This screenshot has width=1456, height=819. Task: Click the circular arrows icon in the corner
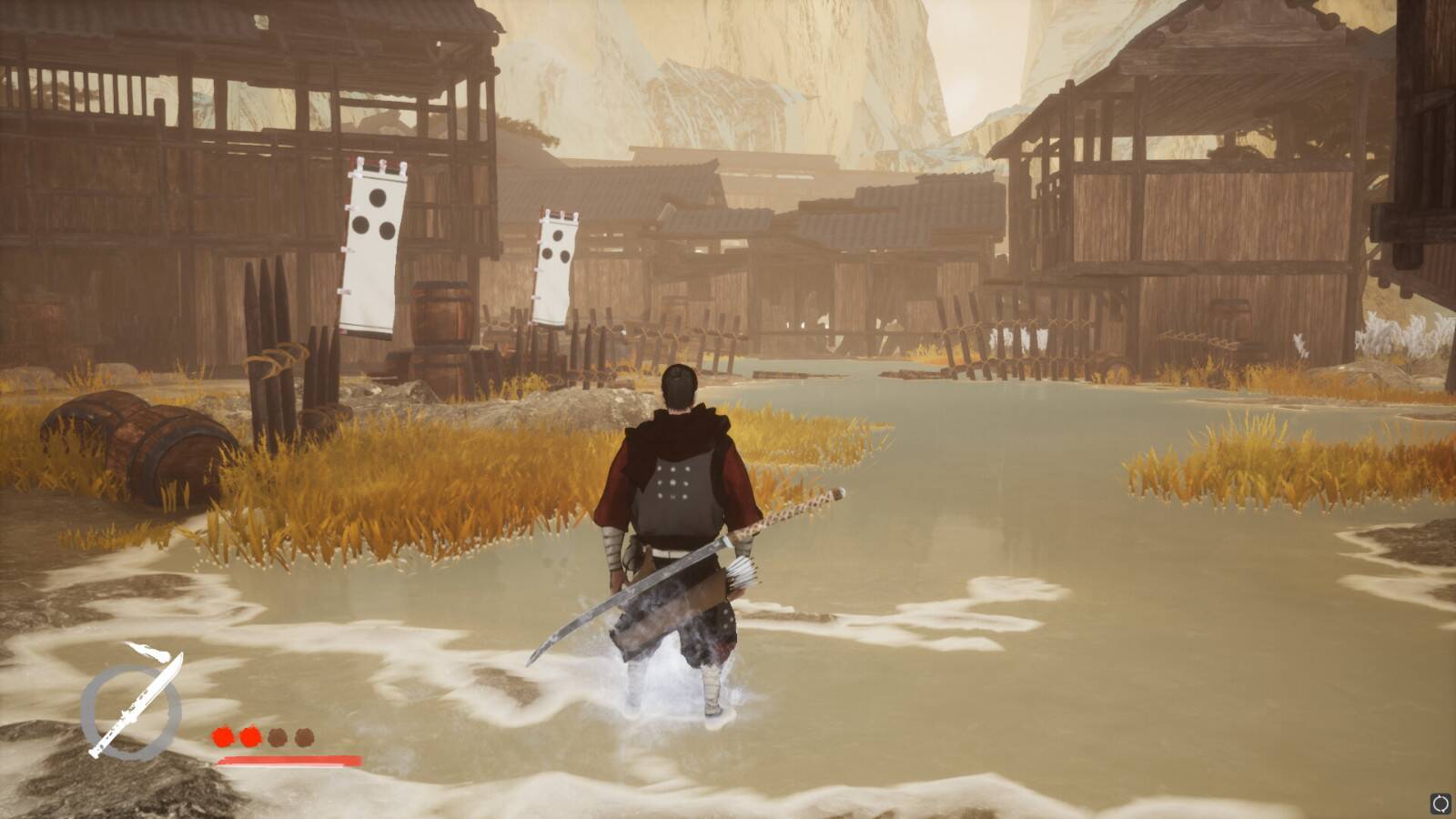click(x=1441, y=804)
